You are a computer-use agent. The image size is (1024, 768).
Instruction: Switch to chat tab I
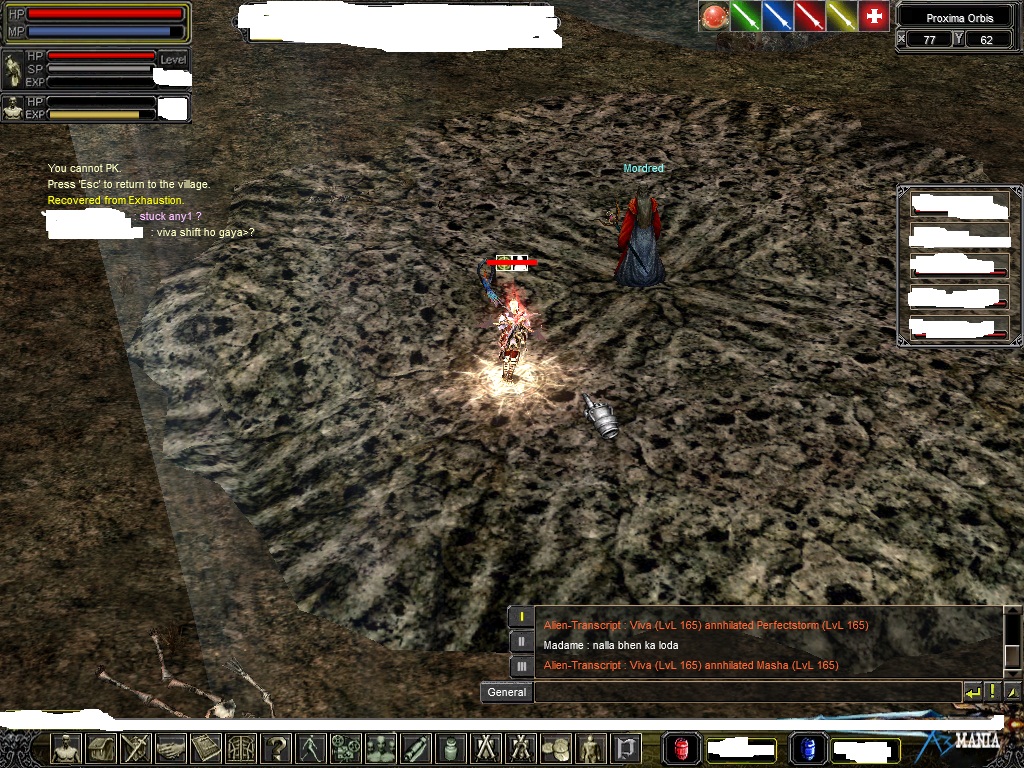tap(521, 617)
